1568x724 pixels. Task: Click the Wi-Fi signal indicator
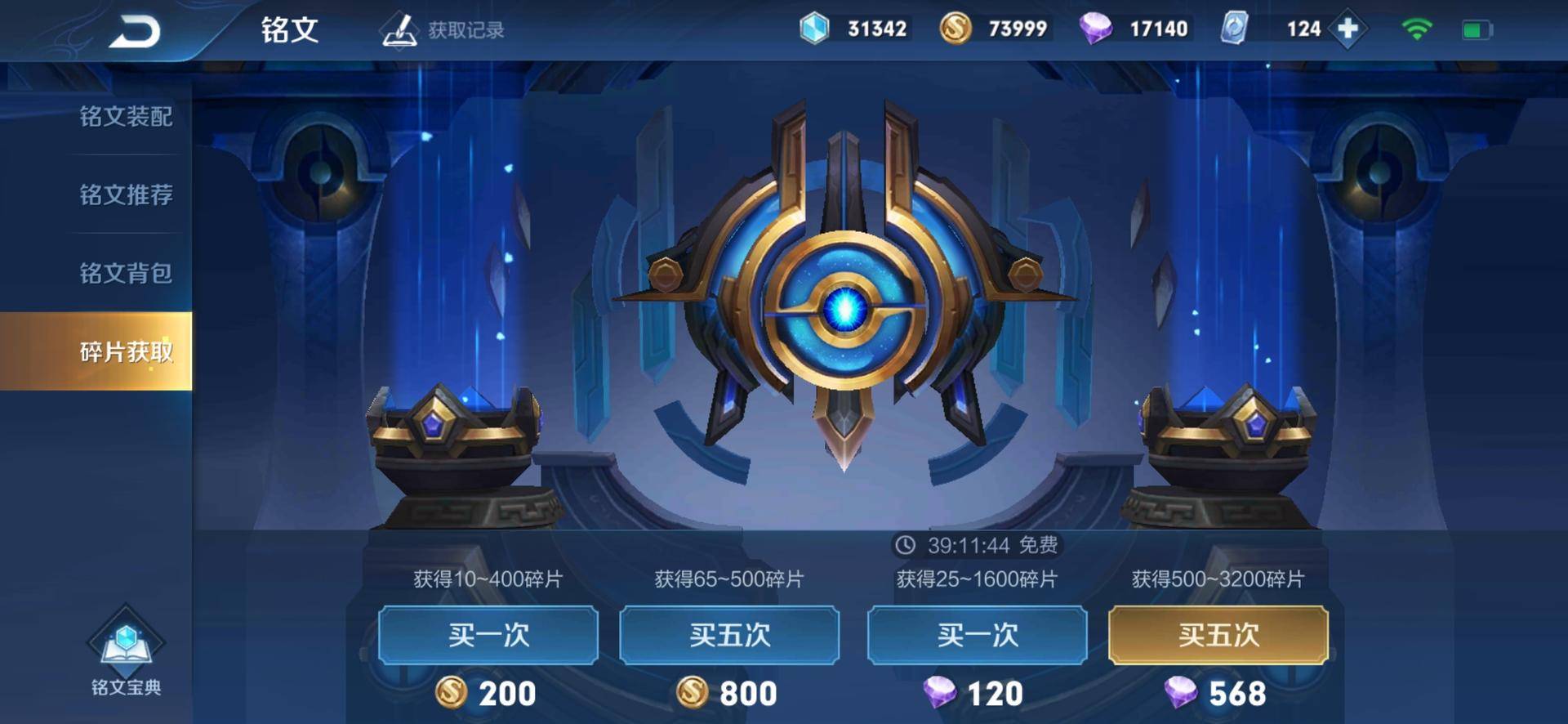pyautogui.click(x=1415, y=27)
